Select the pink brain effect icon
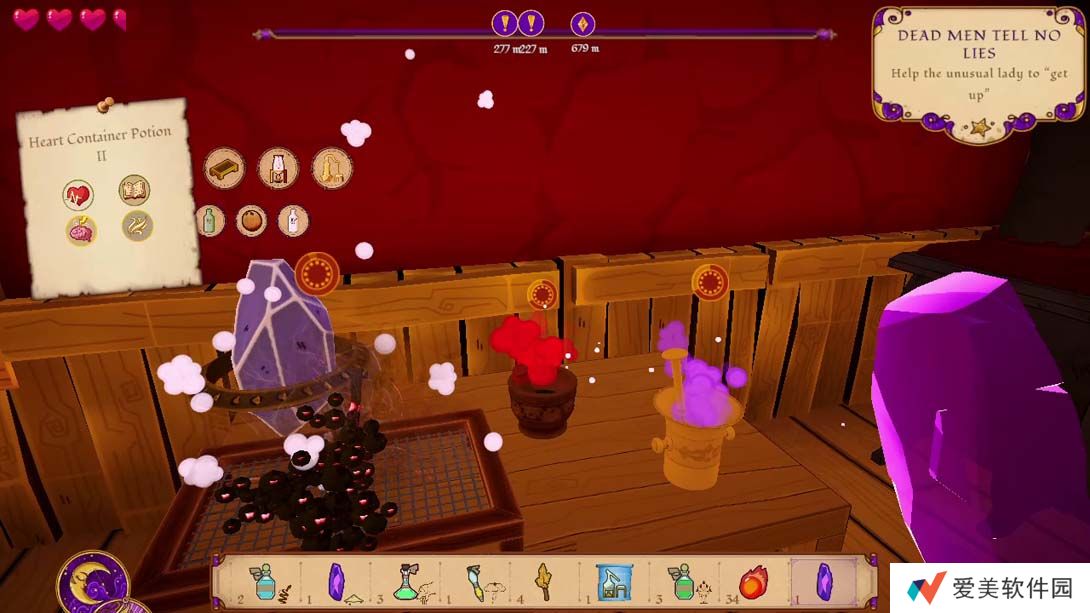This screenshot has width=1090, height=613. click(81, 230)
